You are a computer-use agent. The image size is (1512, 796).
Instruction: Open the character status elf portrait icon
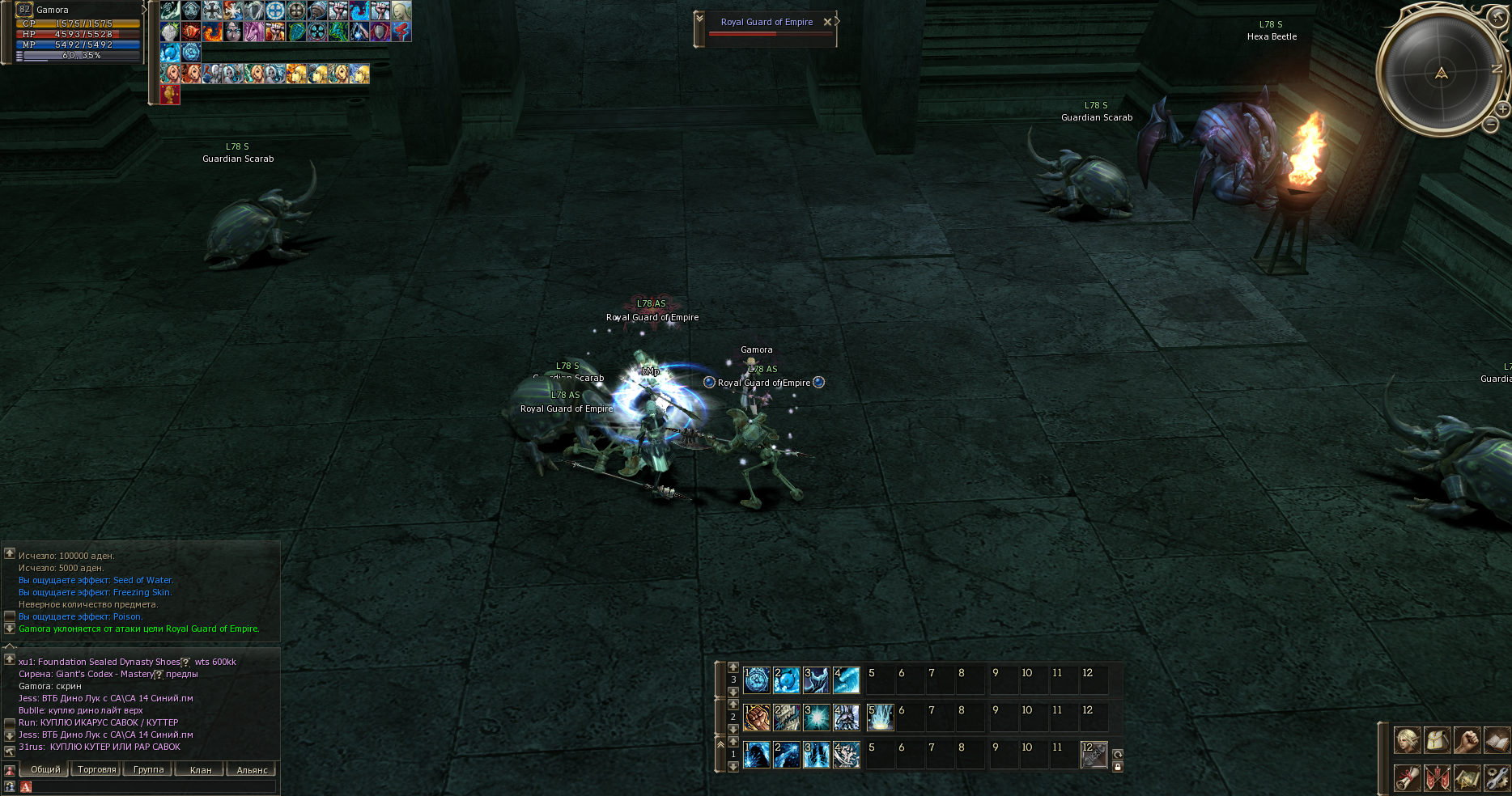[1407, 740]
